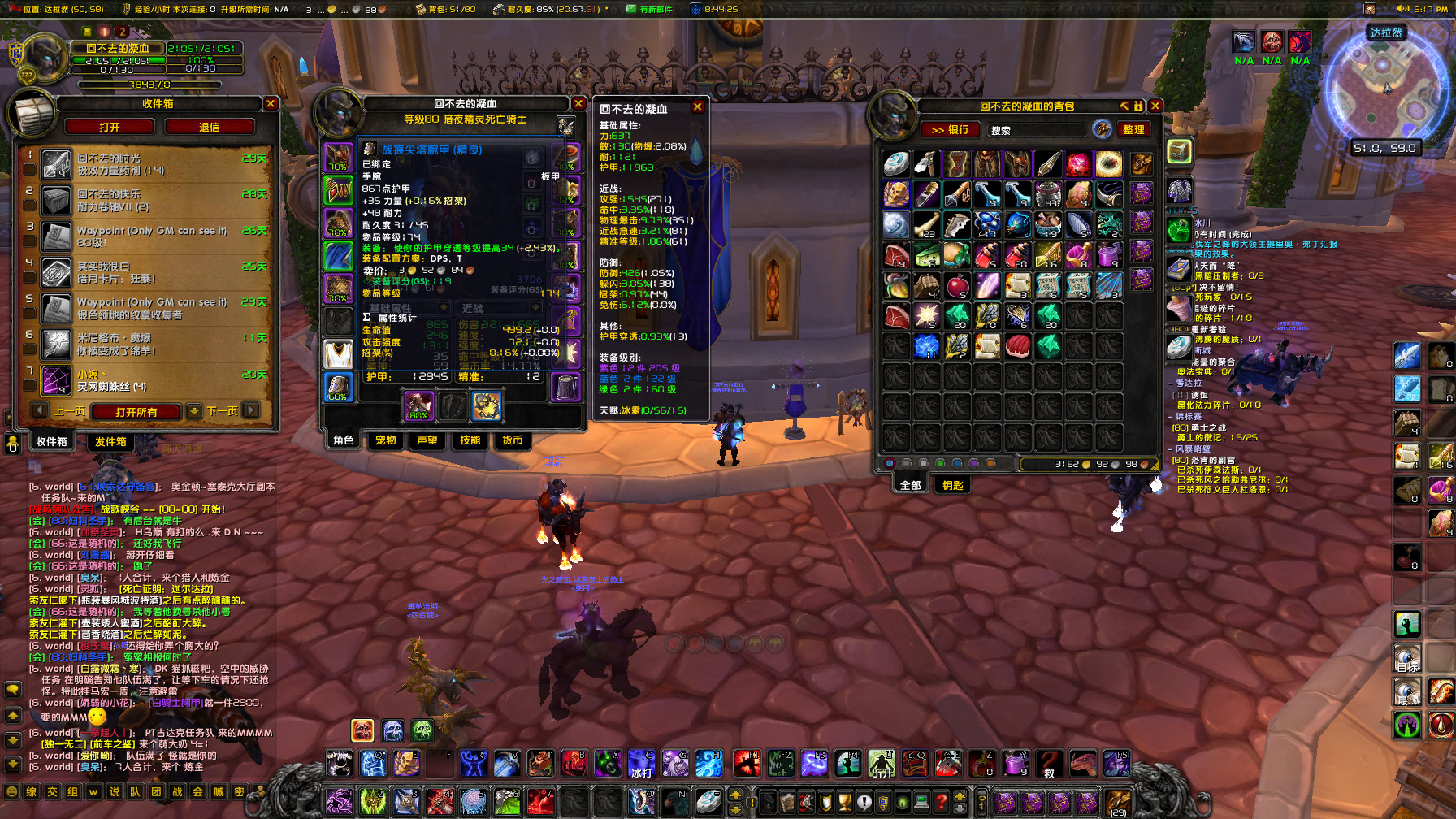Switch to the 声望 tab on the character window
The width and height of the screenshot is (1456, 819).
428,441
